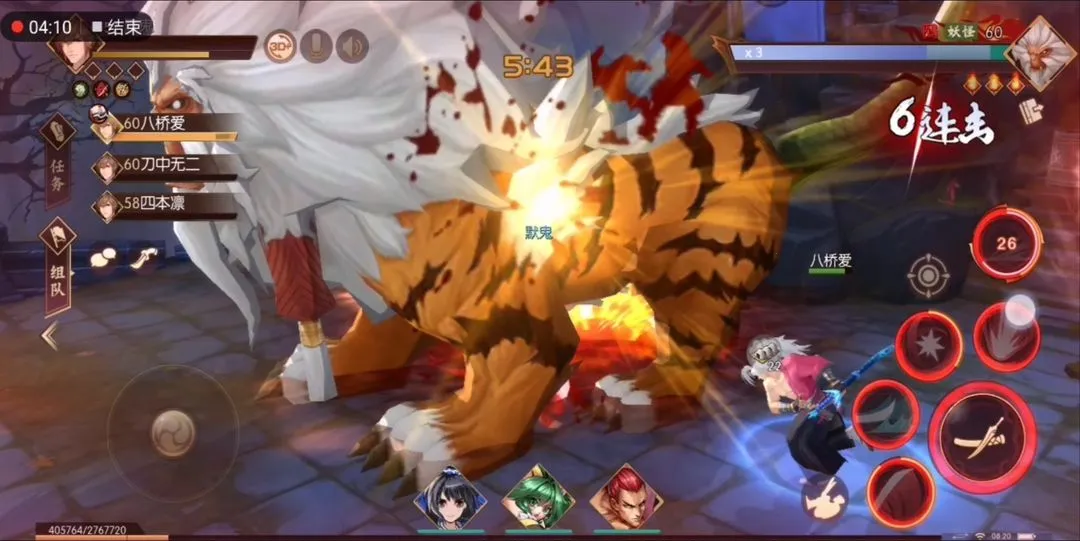Collapse the side panel with the left arrow
1080x541 pixels.
(x=48, y=337)
